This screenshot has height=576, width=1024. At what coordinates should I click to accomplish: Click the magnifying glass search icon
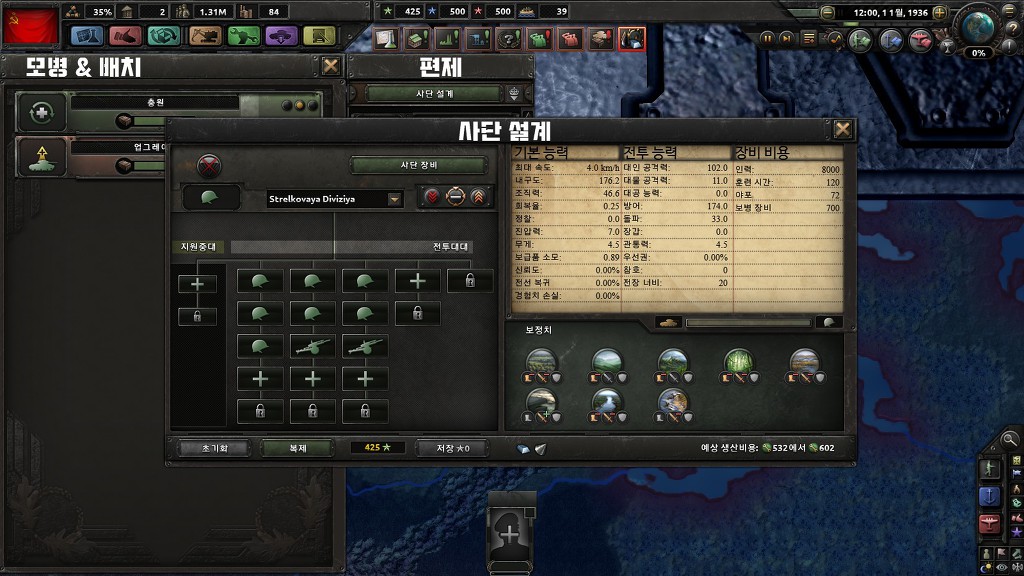[1010, 438]
